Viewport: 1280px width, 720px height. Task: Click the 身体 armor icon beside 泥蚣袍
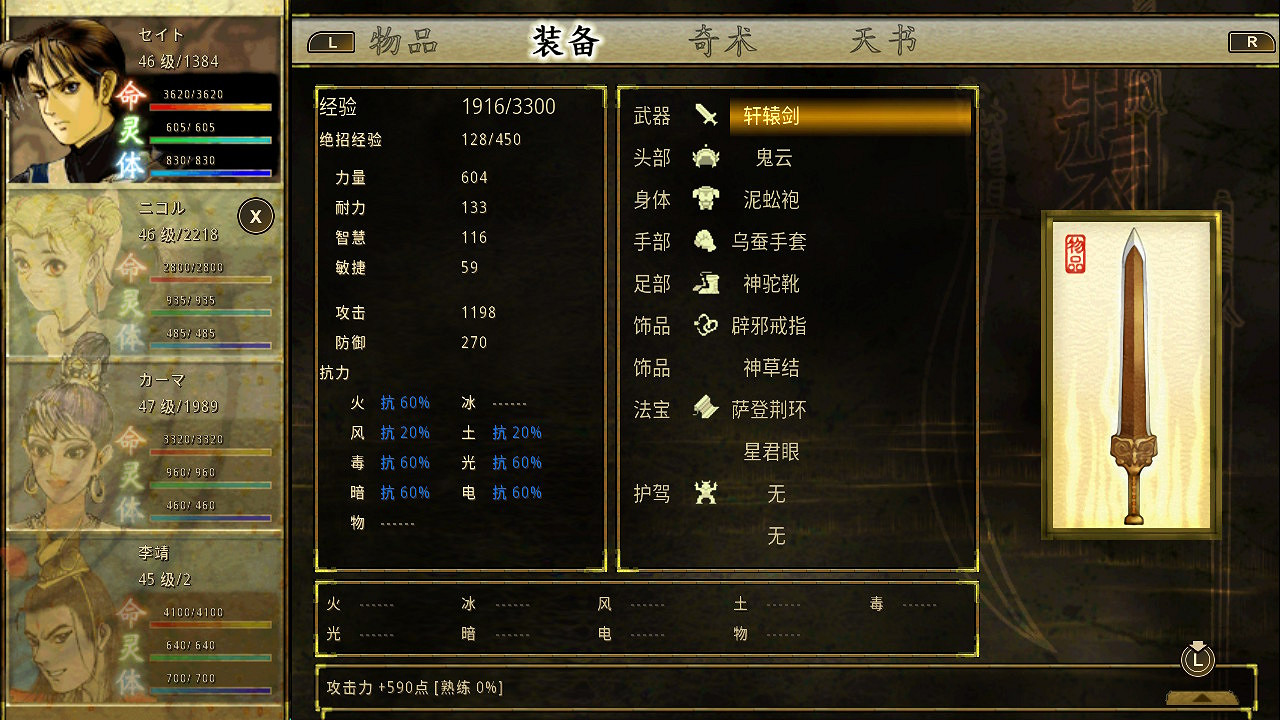tap(707, 199)
